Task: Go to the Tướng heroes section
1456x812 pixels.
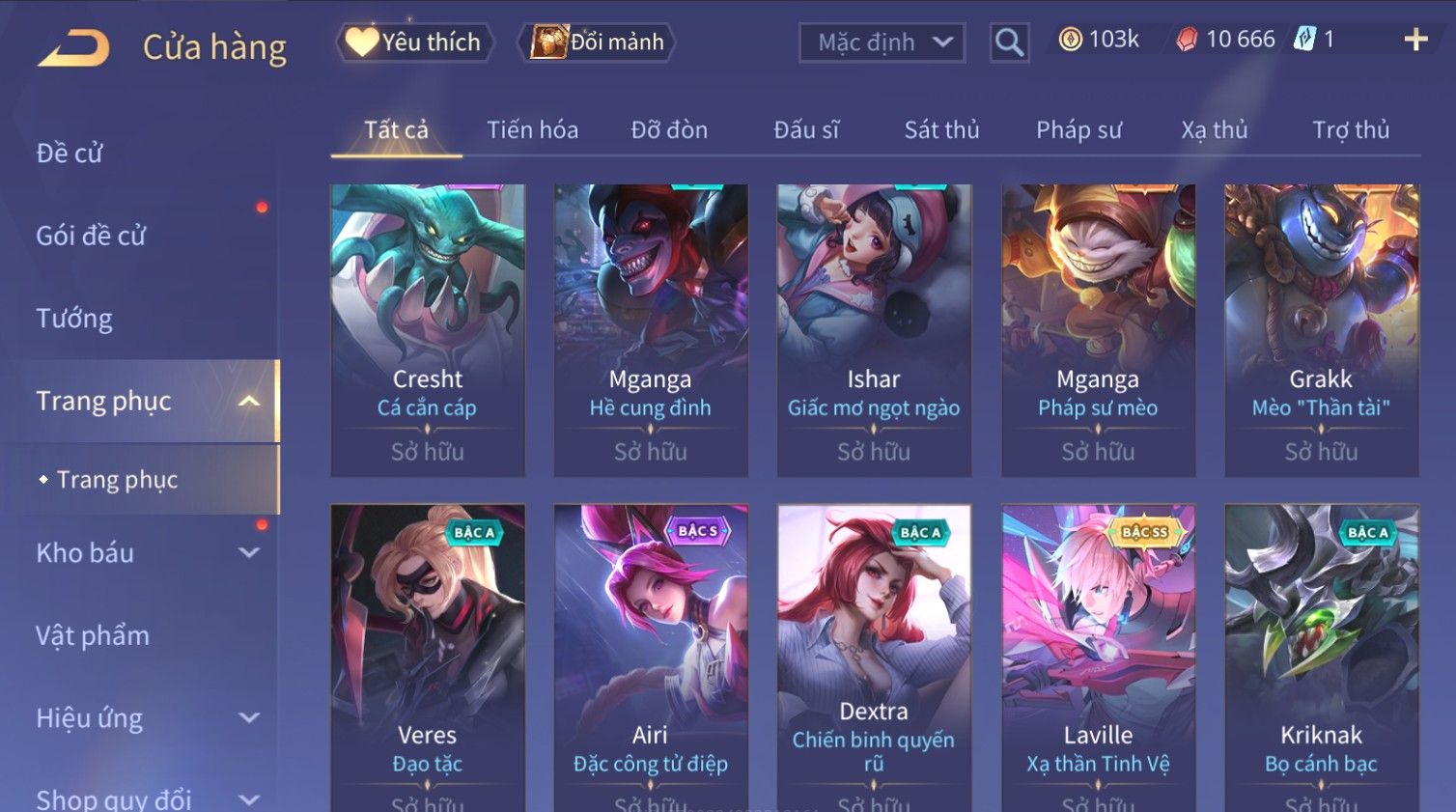Action: pos(74,319)
